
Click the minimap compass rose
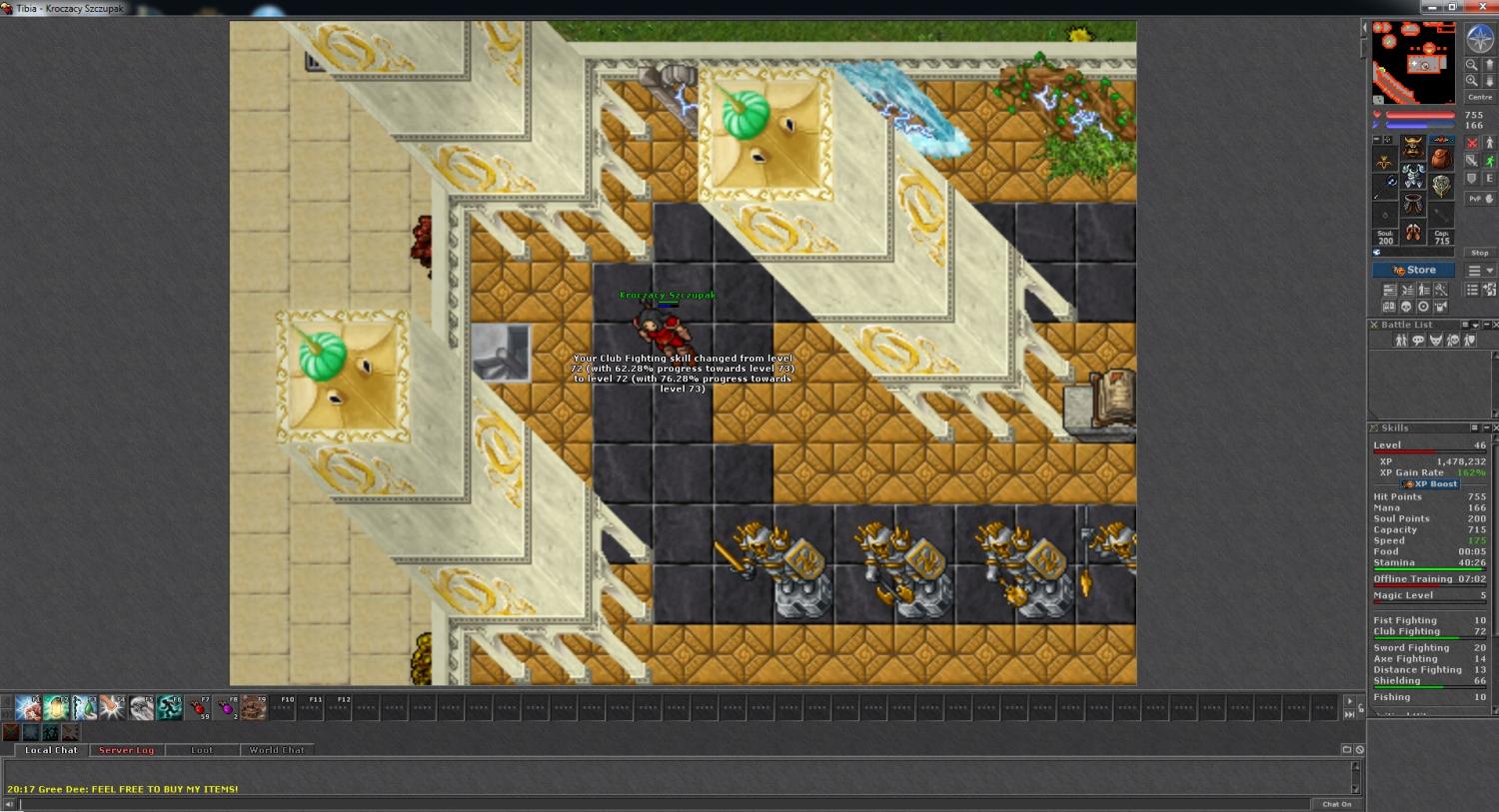click(1479, 39)
